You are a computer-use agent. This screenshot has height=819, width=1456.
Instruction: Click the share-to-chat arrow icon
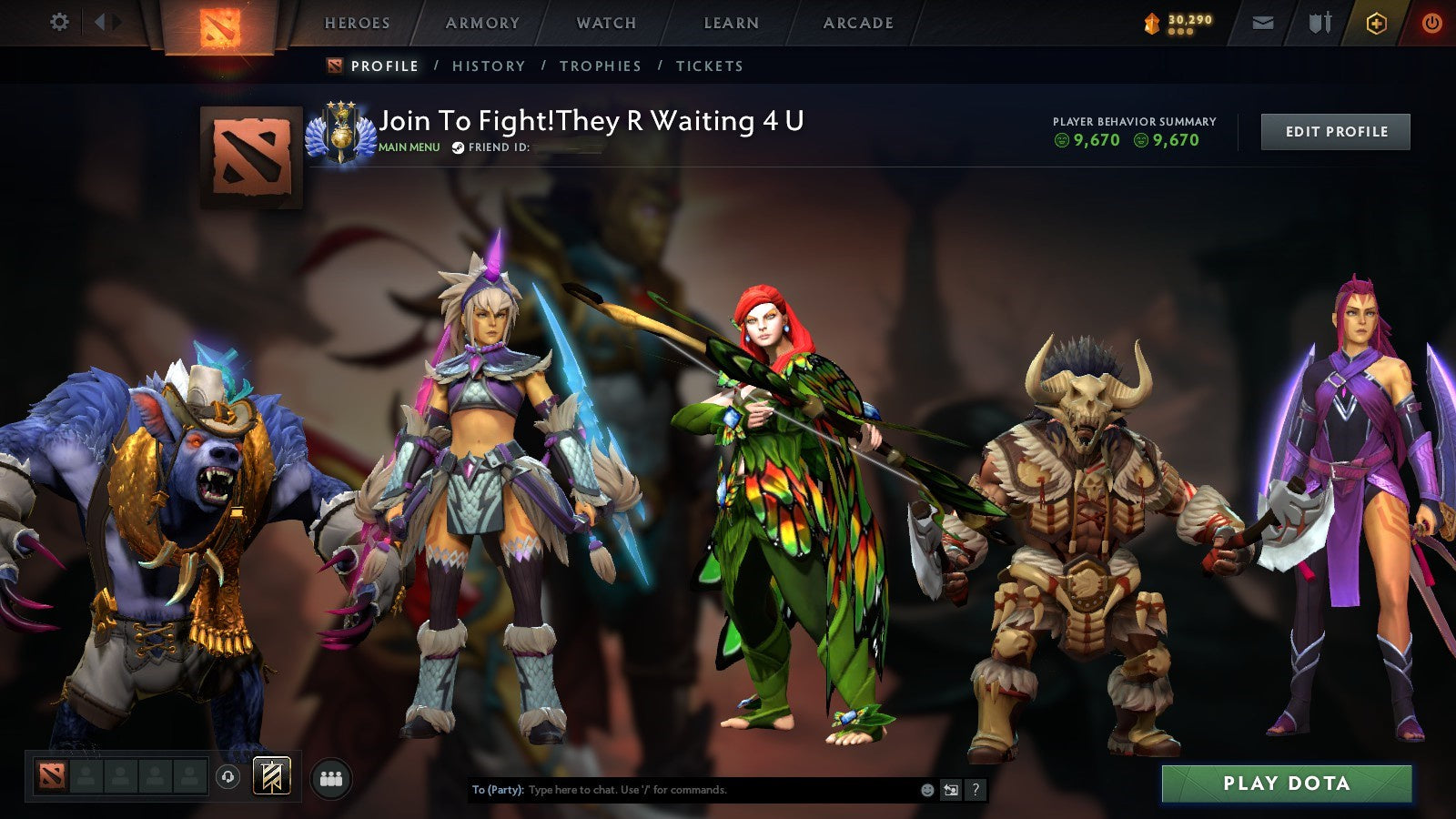point(950,792)
